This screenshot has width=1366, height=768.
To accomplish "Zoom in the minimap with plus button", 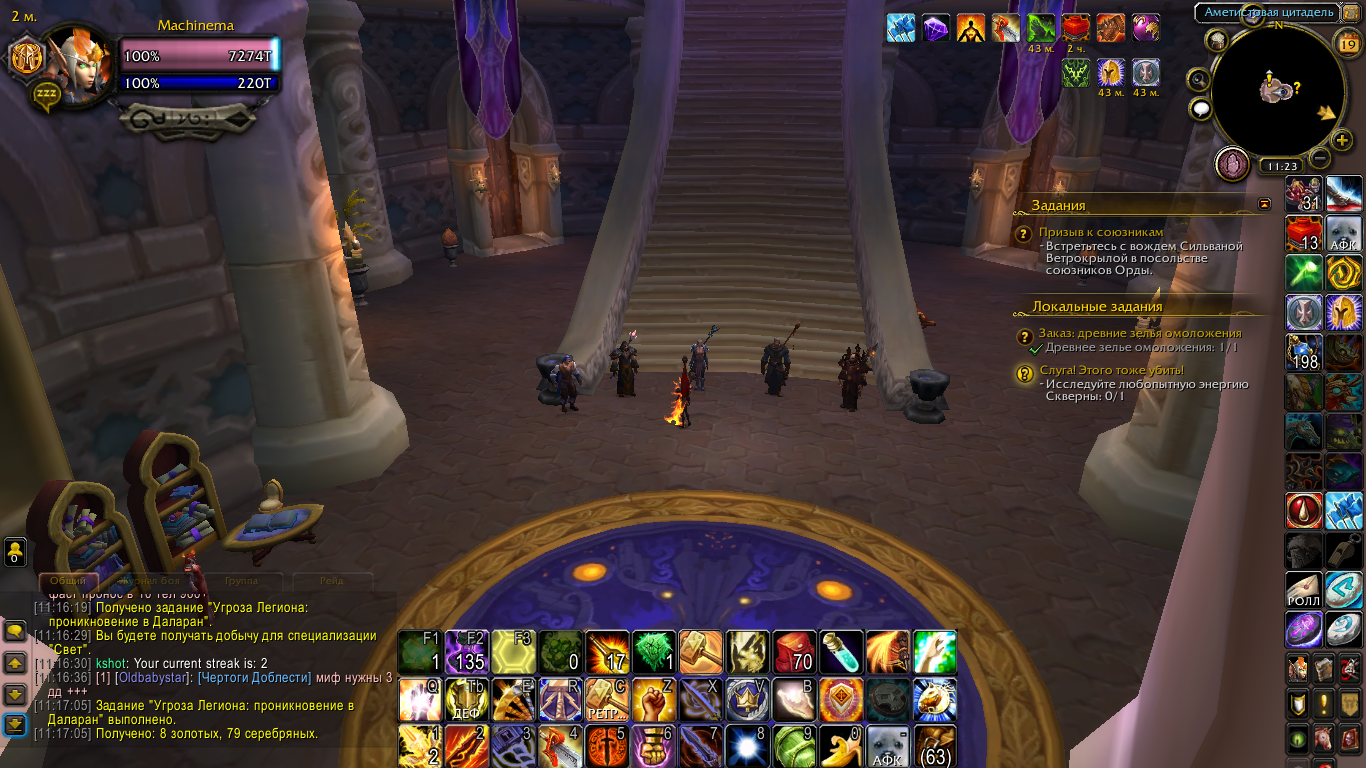I will pyautogui.click(x=1343, y=140).
